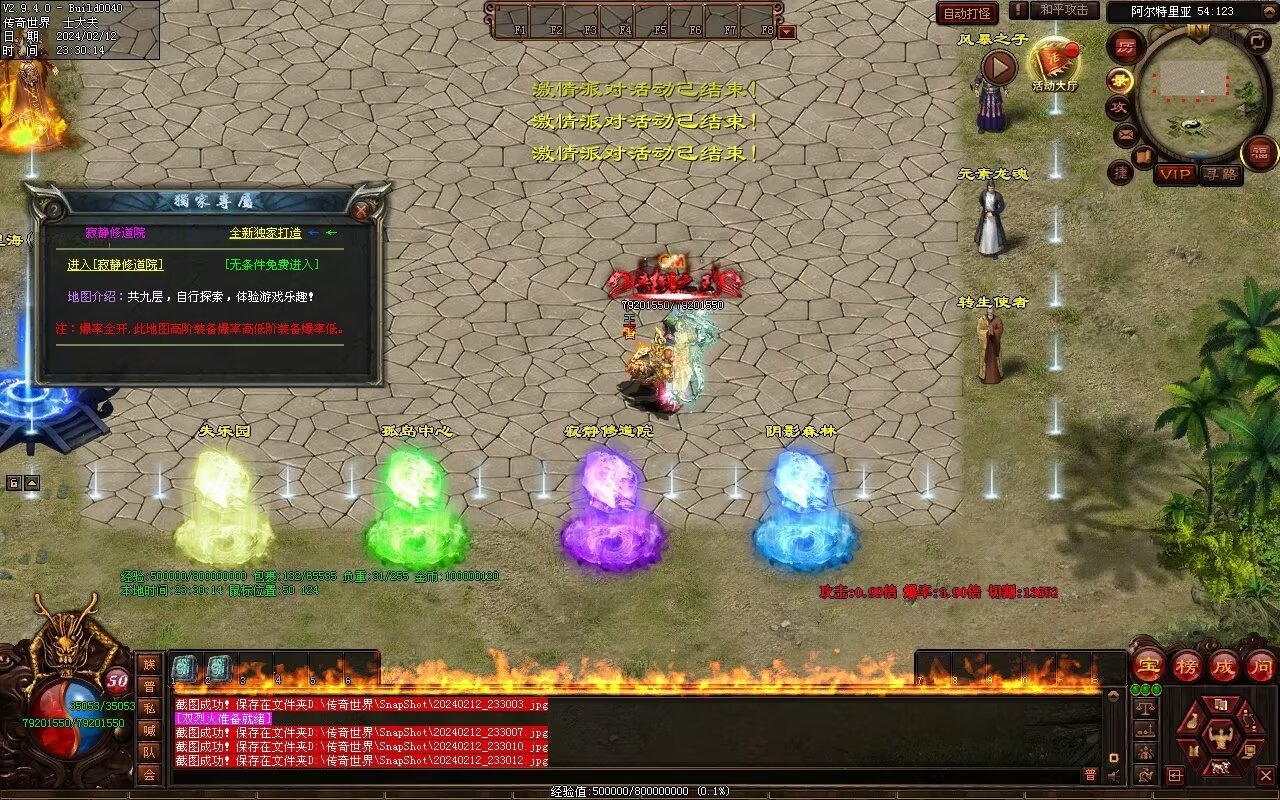
Task: Switch chat to 队 team channel
Action: coord(149,752)
